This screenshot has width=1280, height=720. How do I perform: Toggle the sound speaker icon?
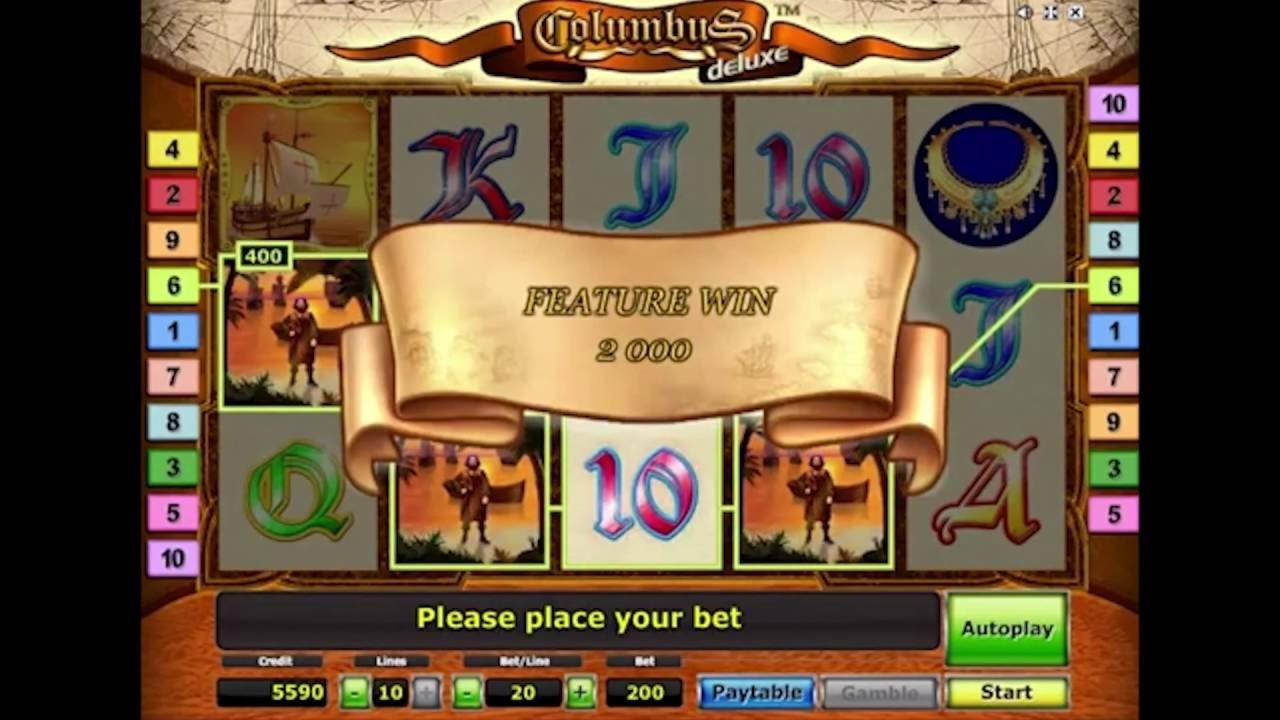1025,13
